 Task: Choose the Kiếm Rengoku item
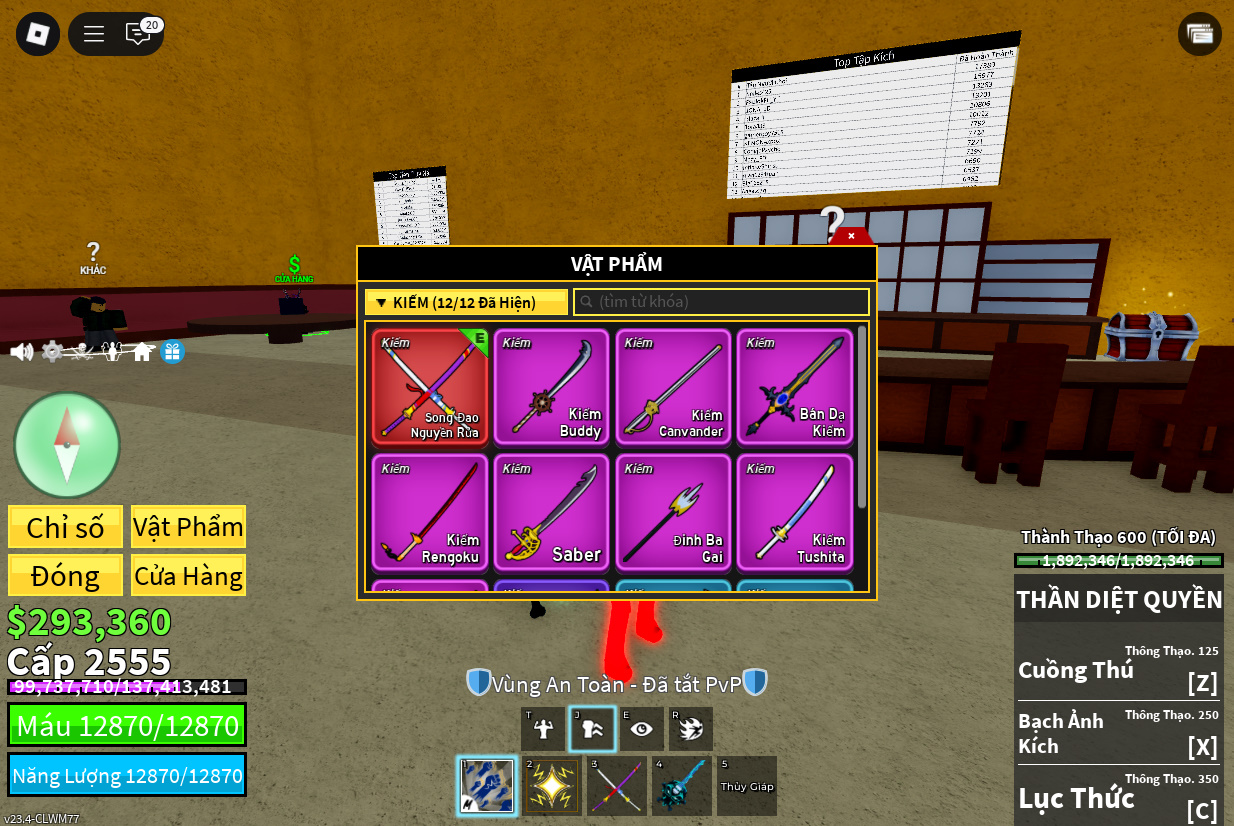click(x=430, y=512)
